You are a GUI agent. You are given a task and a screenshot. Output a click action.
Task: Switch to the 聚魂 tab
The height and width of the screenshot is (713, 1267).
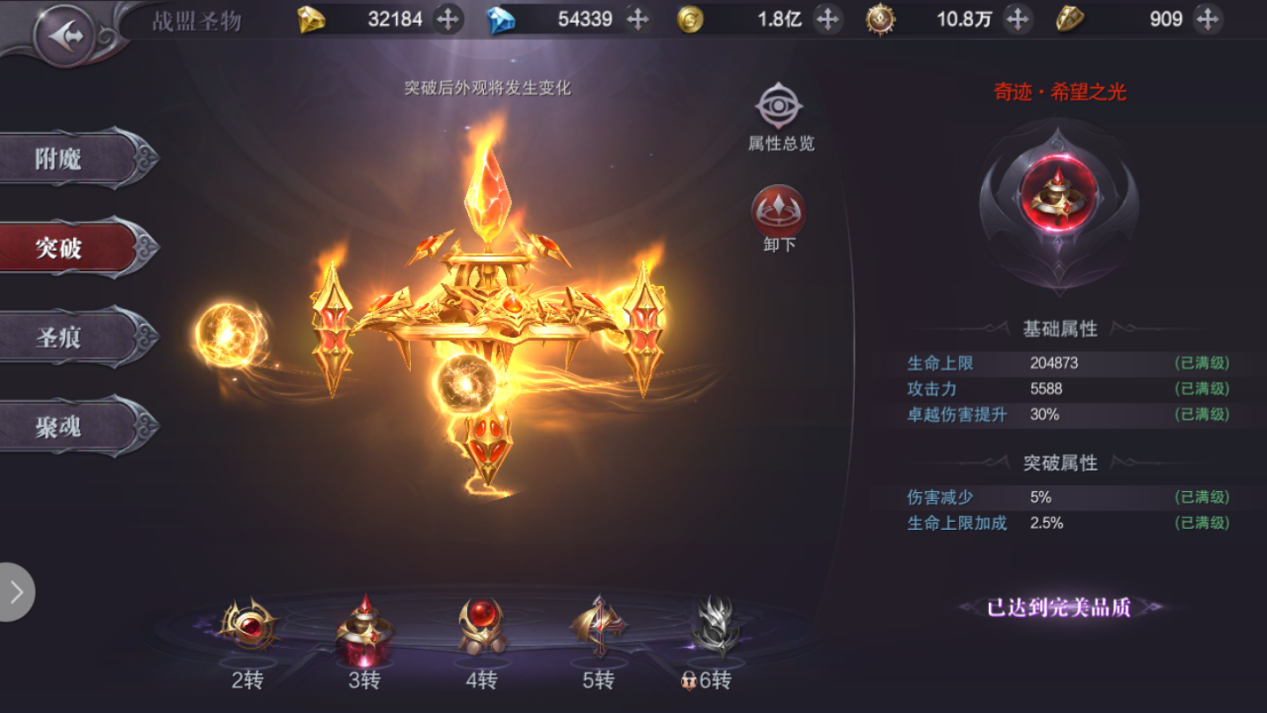coord(72,427)
